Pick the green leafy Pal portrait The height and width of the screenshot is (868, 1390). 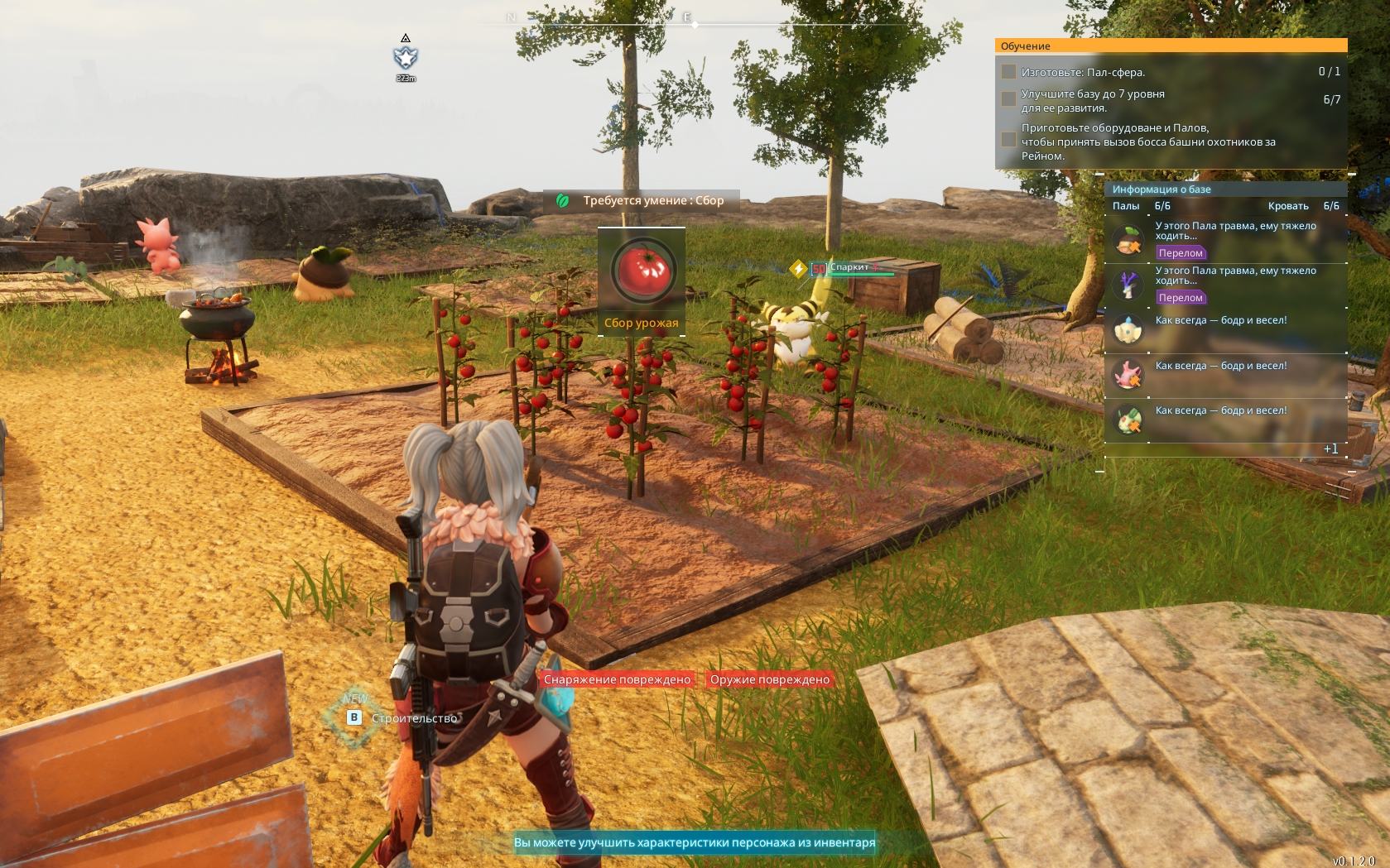tap(1128, 420)
